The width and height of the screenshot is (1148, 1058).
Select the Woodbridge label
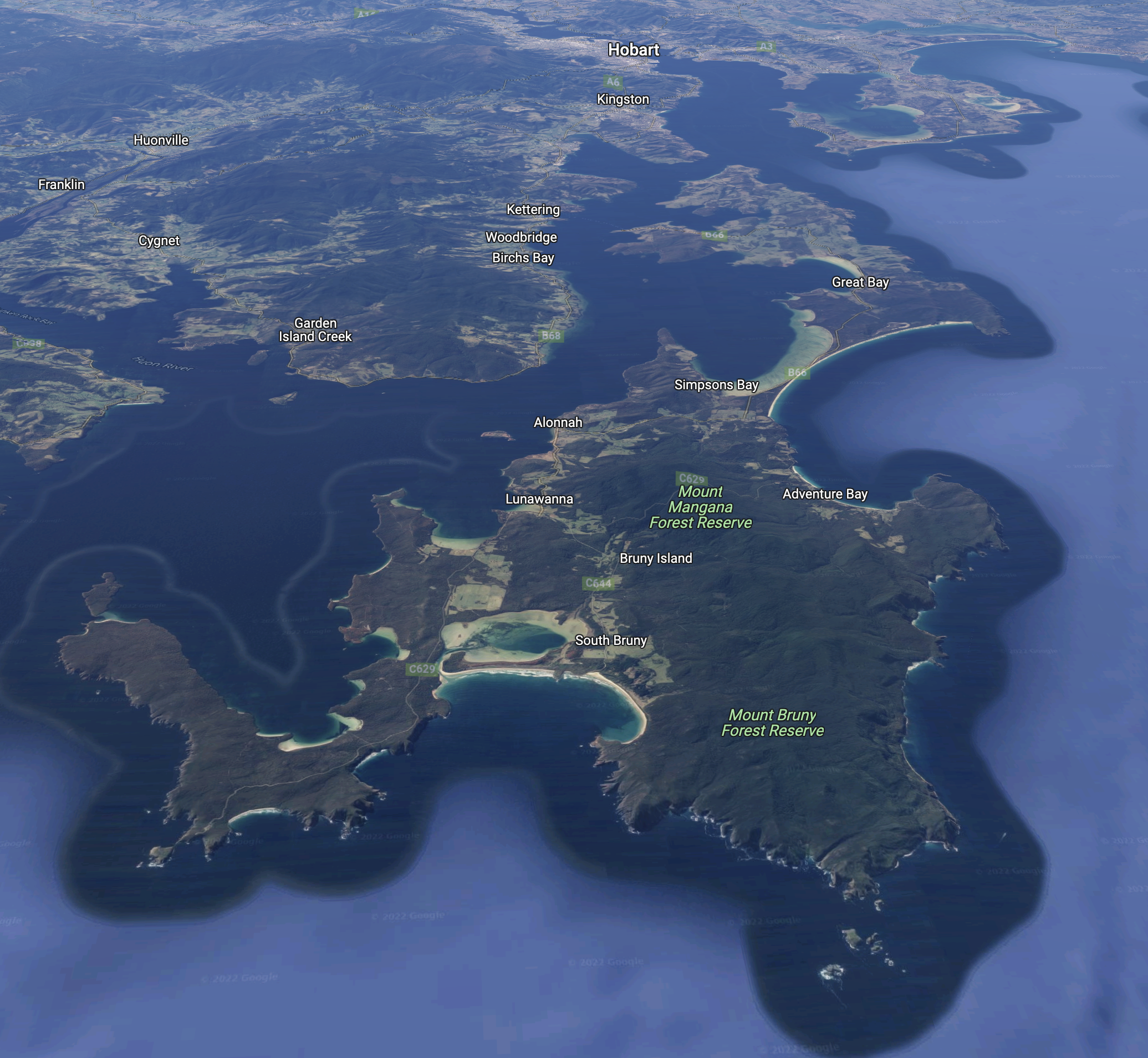pos(521,237)
